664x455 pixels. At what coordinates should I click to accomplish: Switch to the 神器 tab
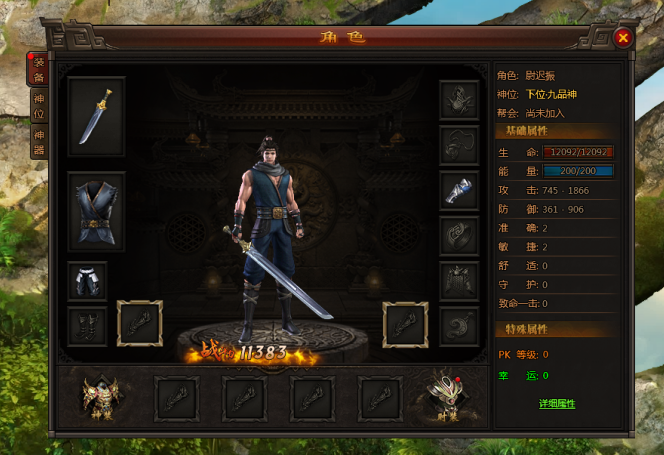39,143
